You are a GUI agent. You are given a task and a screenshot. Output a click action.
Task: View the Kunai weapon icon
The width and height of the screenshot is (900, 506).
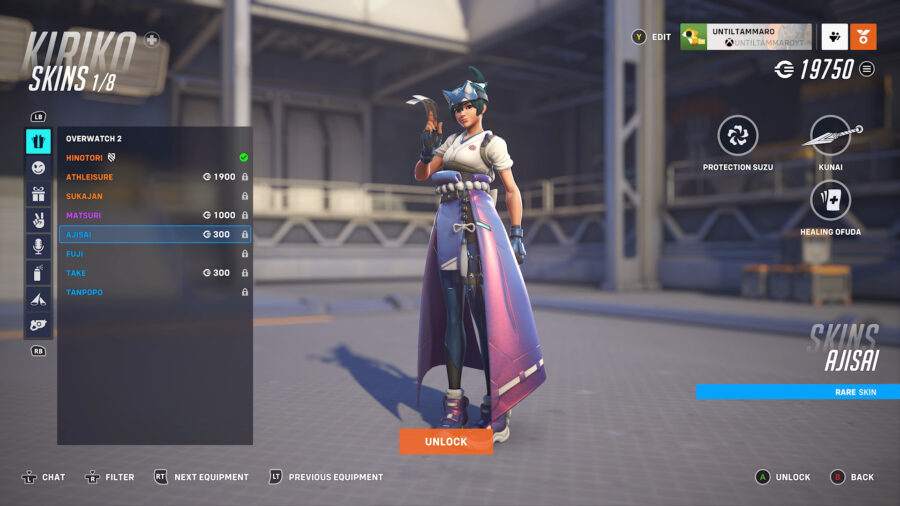(831, 135)
